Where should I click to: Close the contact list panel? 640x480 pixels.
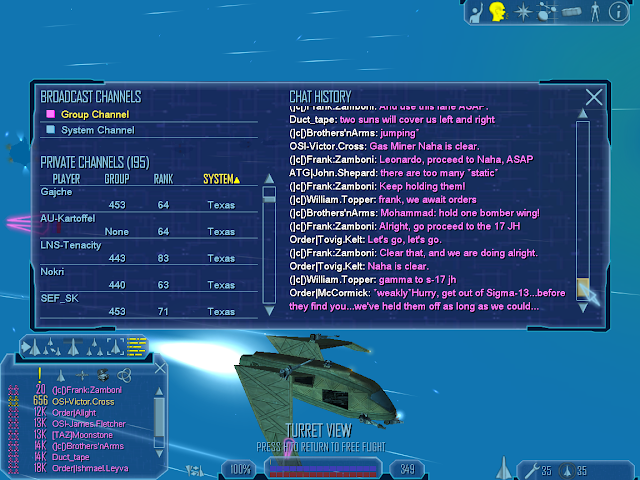tap(161, 366)
